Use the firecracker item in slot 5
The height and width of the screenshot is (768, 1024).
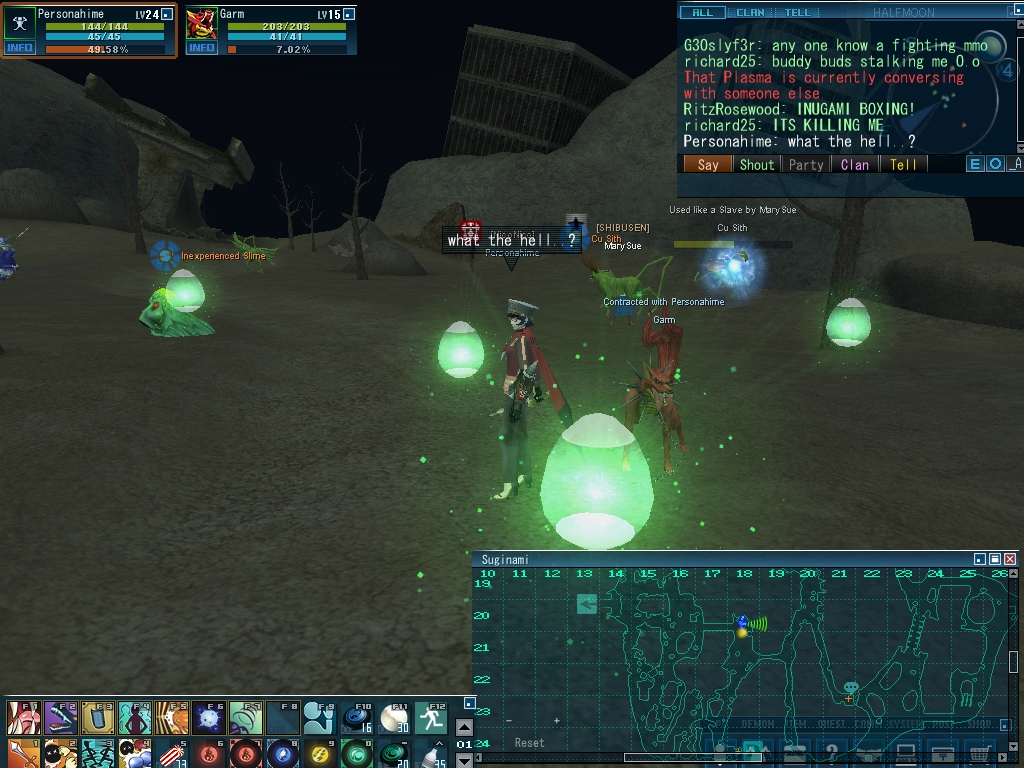[172, 753]
